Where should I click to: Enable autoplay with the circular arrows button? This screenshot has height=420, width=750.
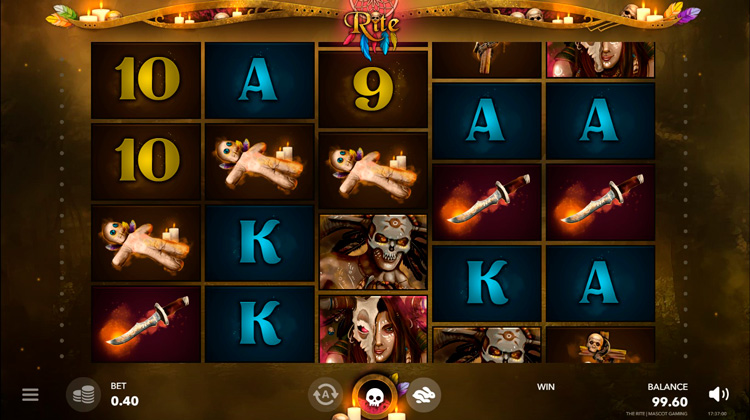point(326,395)
